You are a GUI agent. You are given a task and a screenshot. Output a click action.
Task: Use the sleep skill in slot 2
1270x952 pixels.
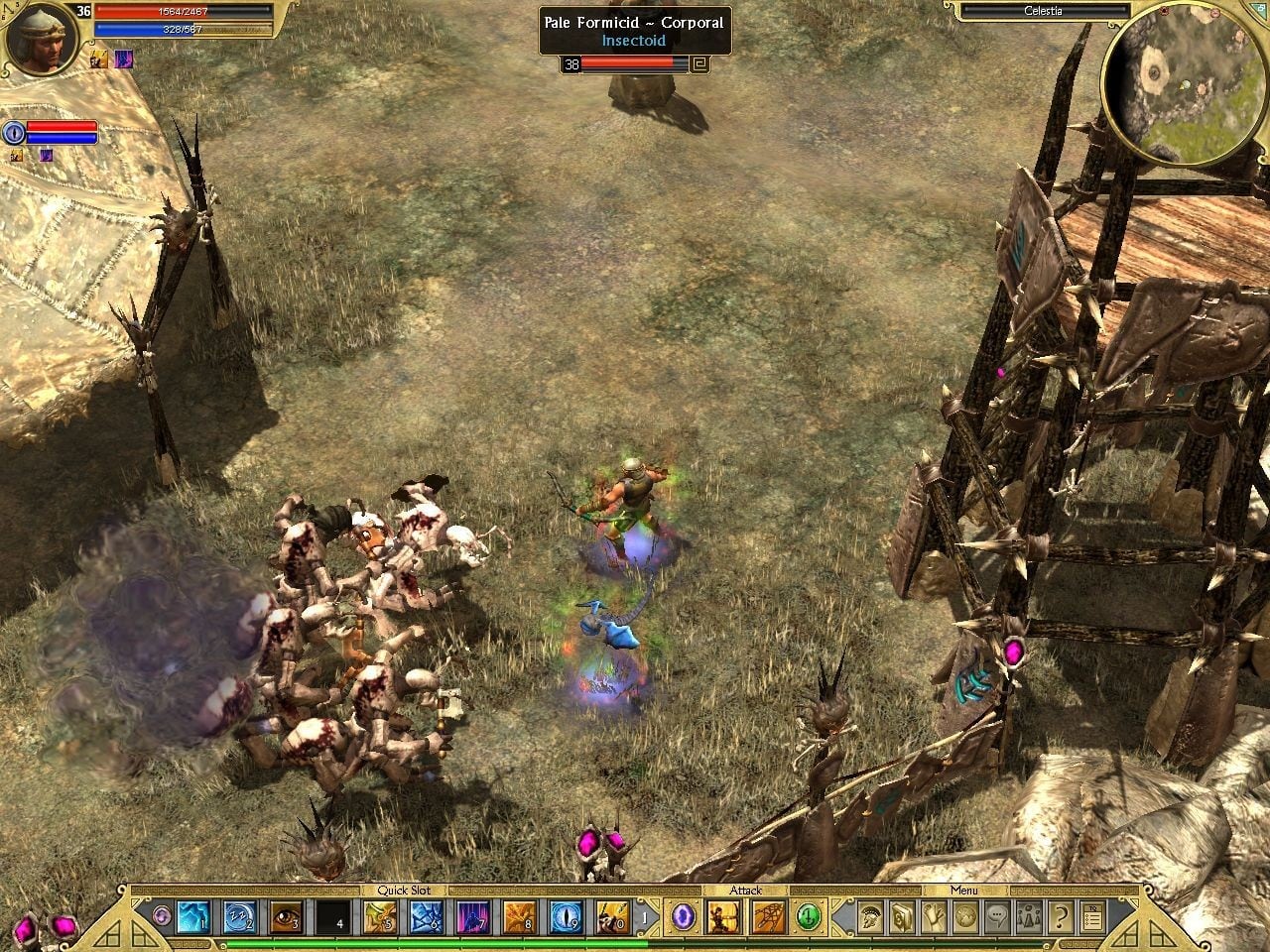click(239, 917)
